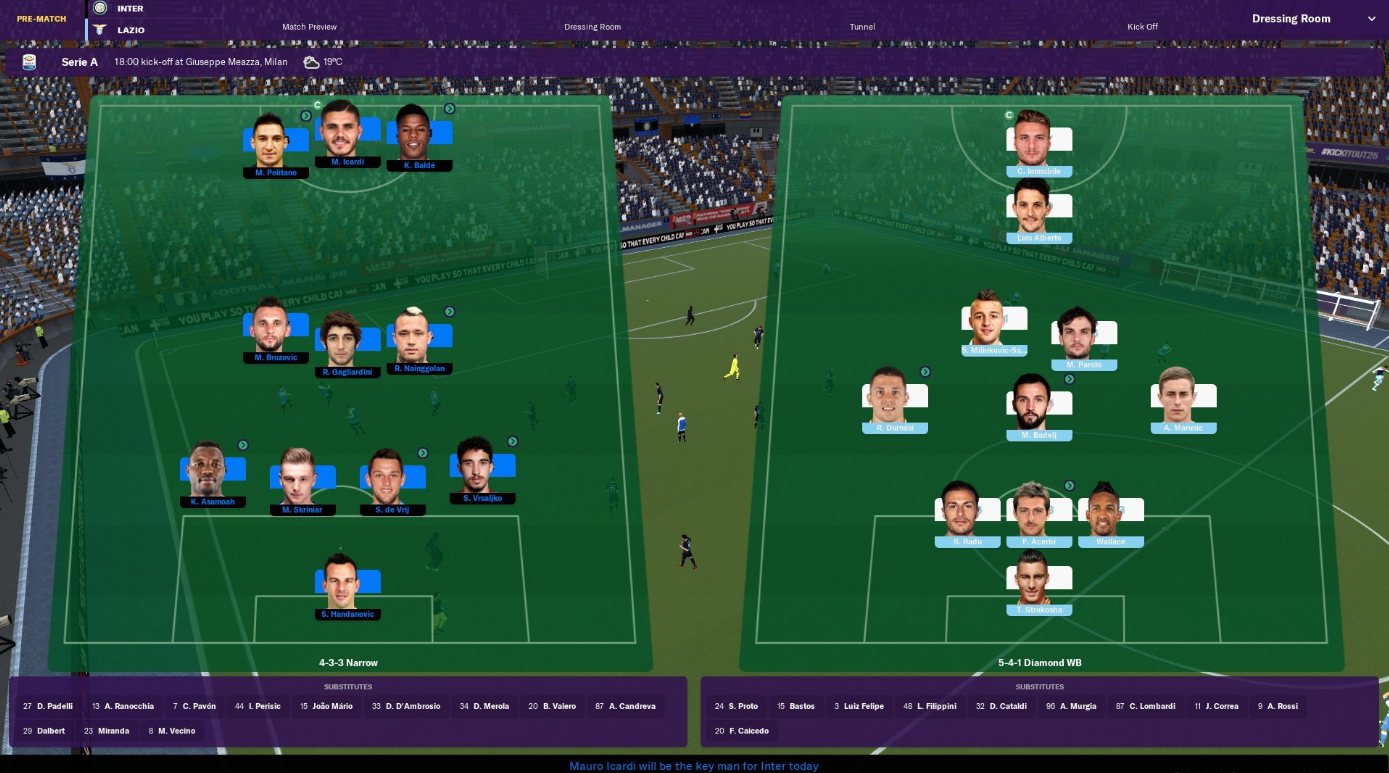This screenshot has width=1389, height=773.
Task: Select Wallace's kit in Lazio defense
Action: [1111, 509]
